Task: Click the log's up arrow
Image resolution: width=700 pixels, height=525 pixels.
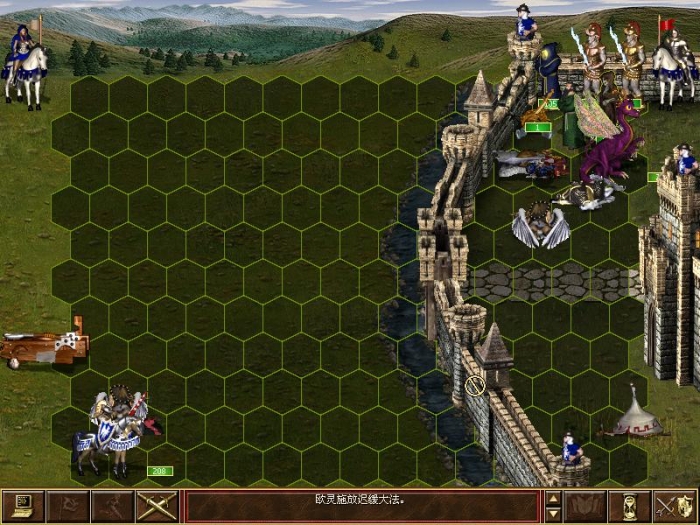Action: click(553, 498)
